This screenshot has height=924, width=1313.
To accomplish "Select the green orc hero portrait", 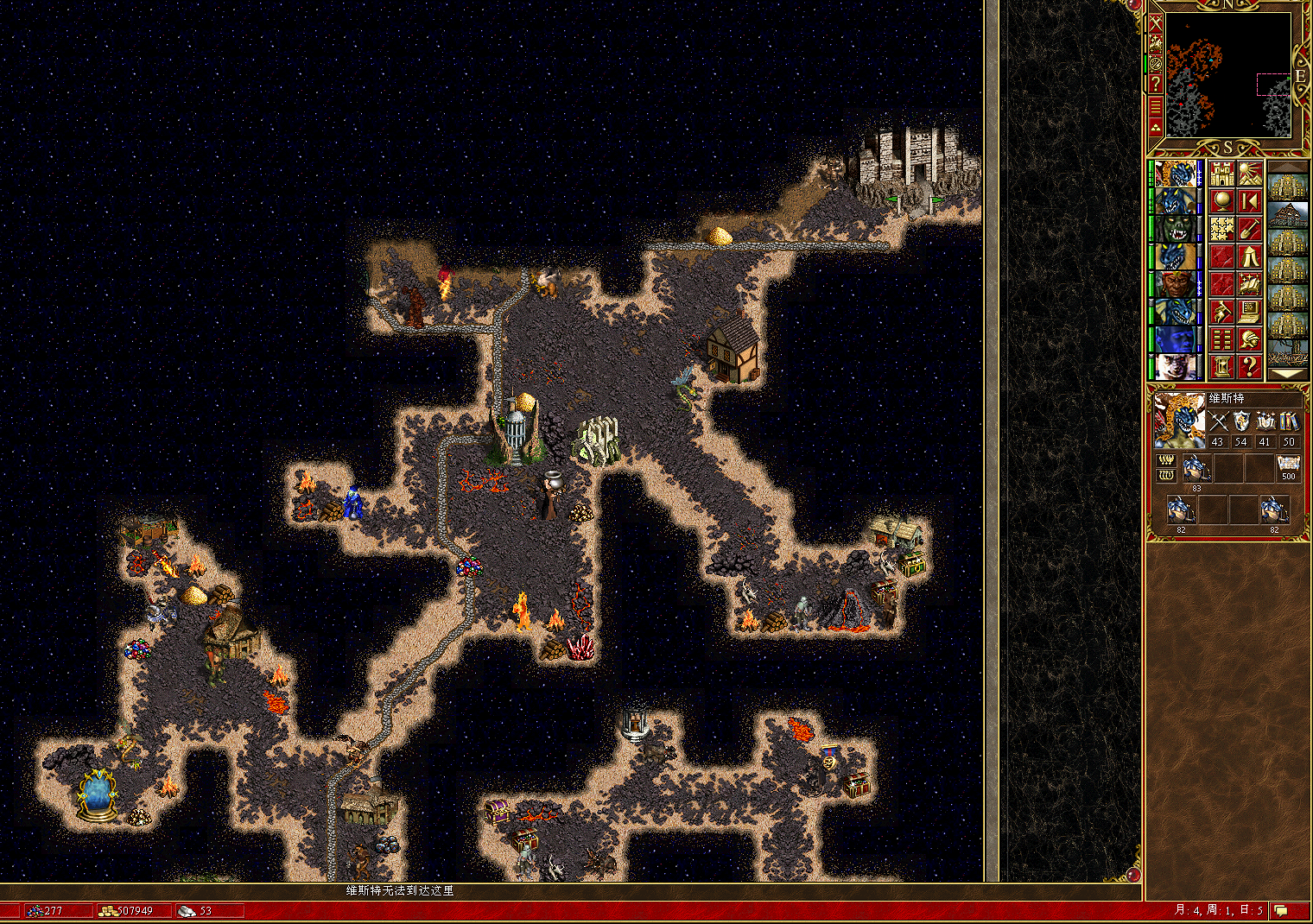I will [1175, 229].
